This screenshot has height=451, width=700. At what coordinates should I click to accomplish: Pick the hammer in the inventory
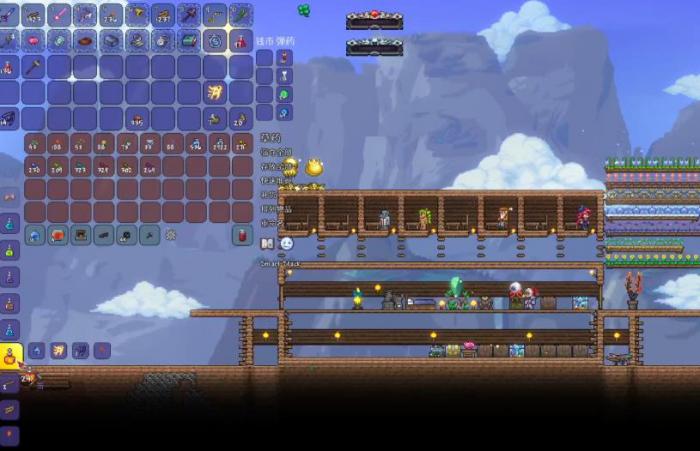click(x=33, y=67)
